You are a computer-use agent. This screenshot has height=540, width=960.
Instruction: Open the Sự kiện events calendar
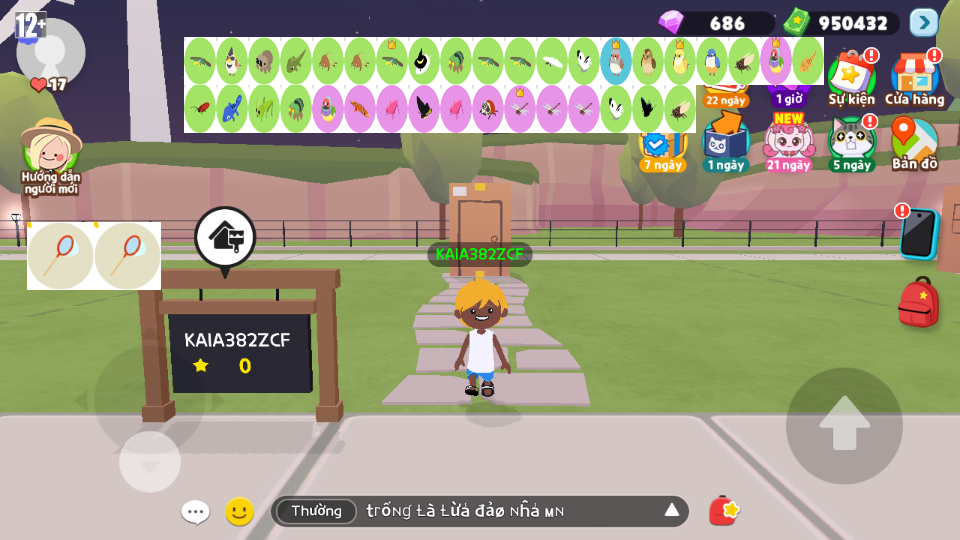pos(851,77)
